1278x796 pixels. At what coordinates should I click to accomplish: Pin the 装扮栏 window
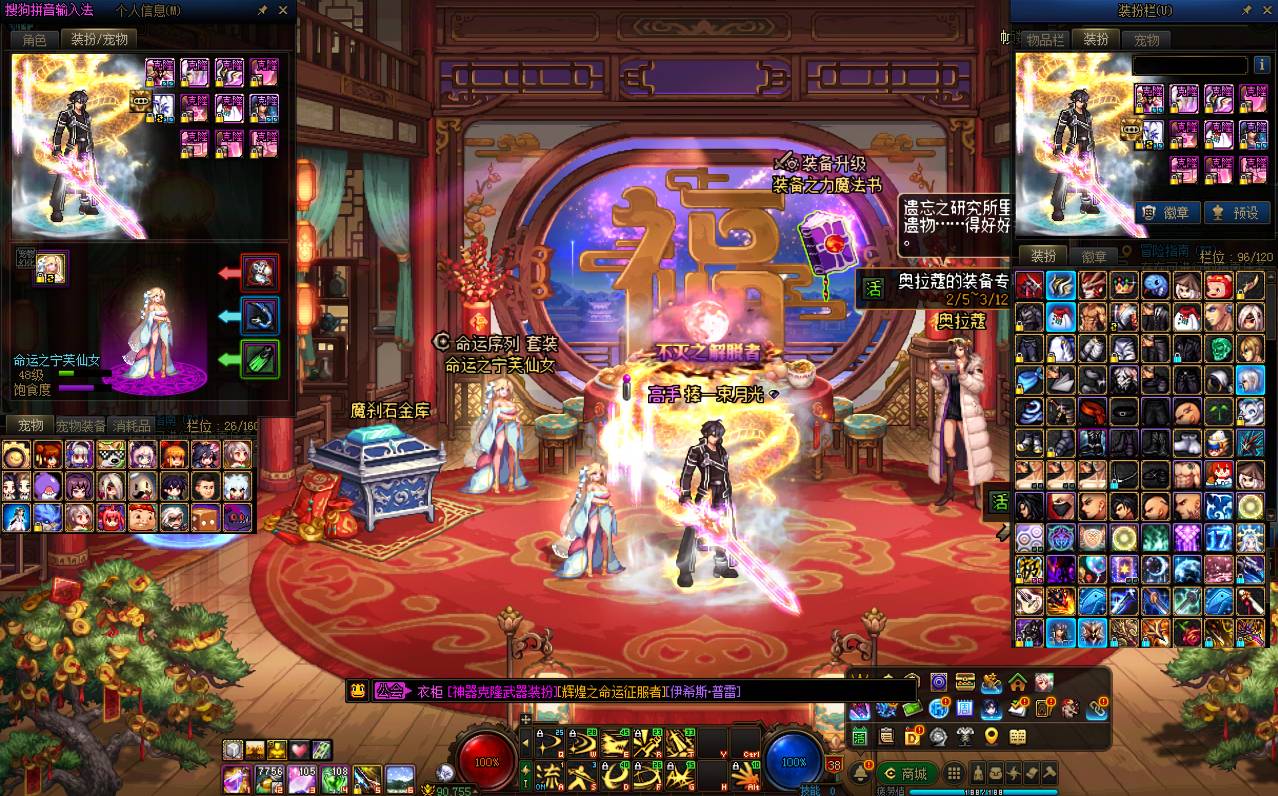1246,11
